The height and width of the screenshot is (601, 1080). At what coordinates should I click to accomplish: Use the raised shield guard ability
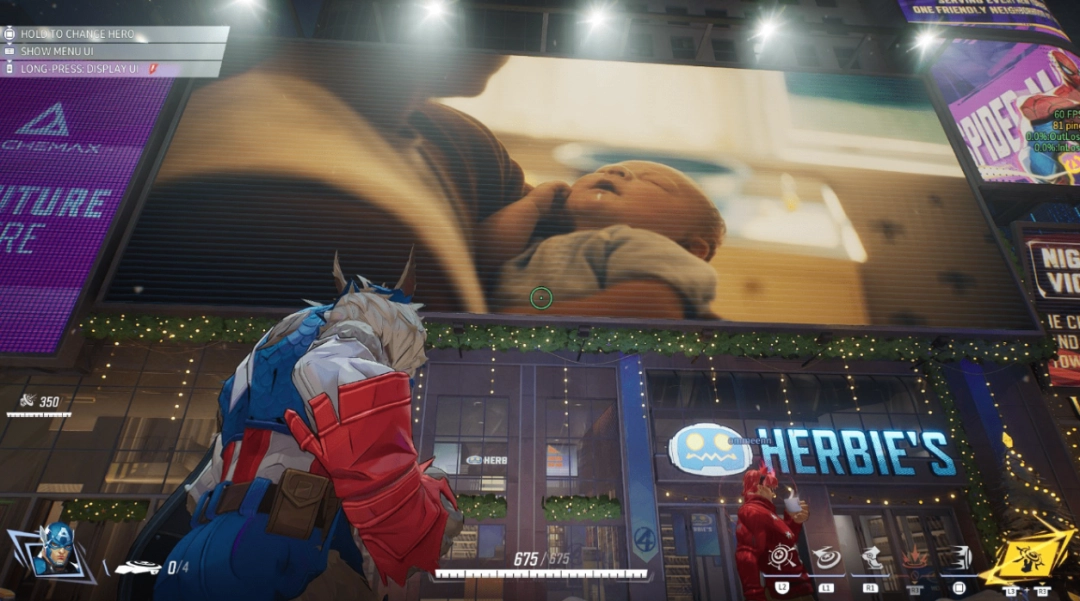pos(781,557)
